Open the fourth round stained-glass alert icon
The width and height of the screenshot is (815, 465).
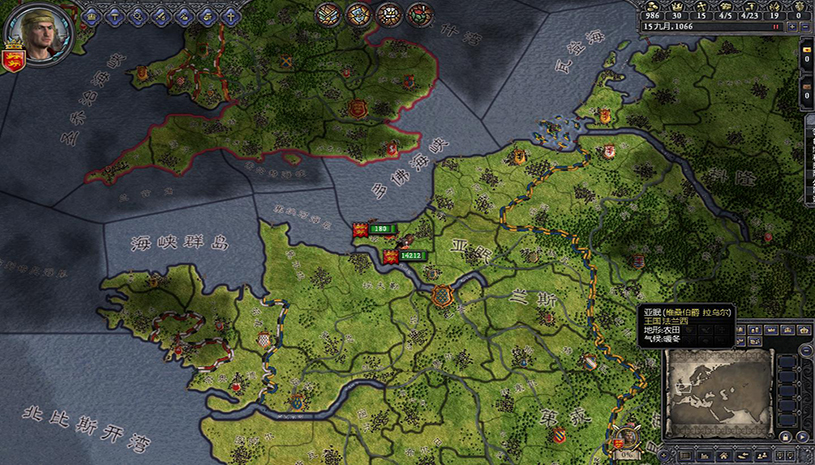[x=419, y=14]
